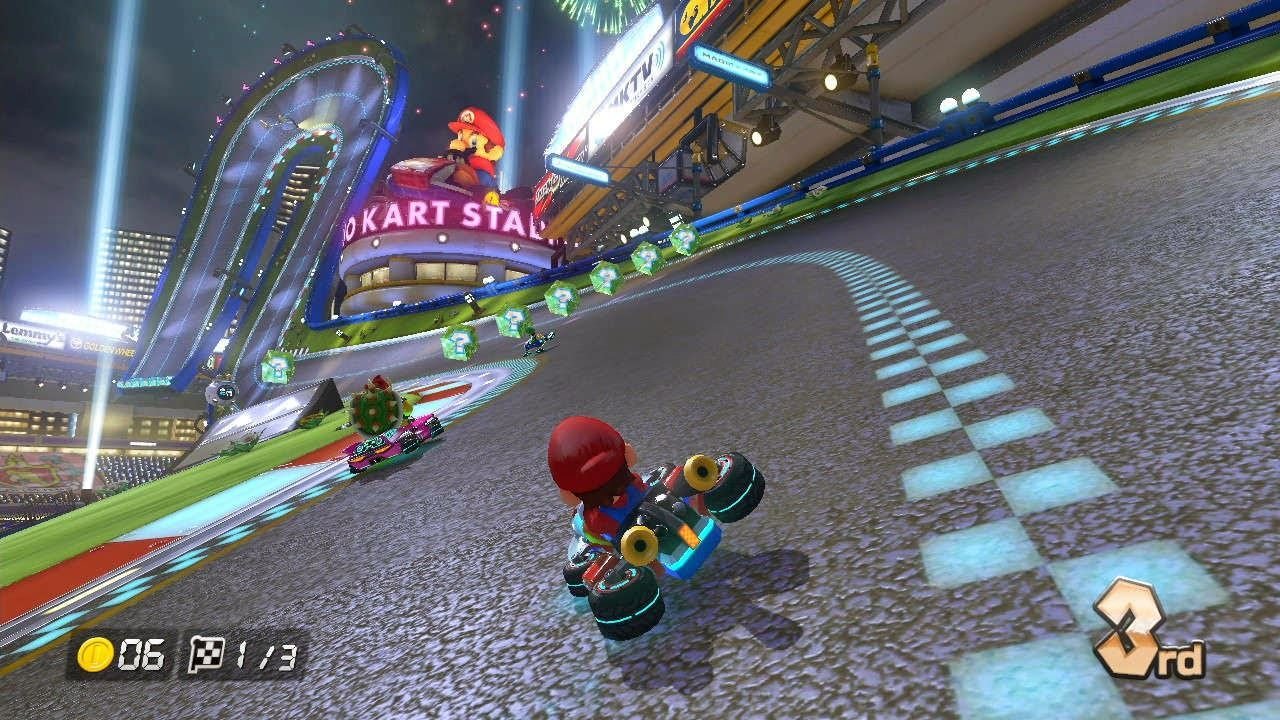Image resolution: width=1280 pixels, height=720 pixels.
Task: Select the Golden Wheel sponsor sign
Action: point(103,347)
